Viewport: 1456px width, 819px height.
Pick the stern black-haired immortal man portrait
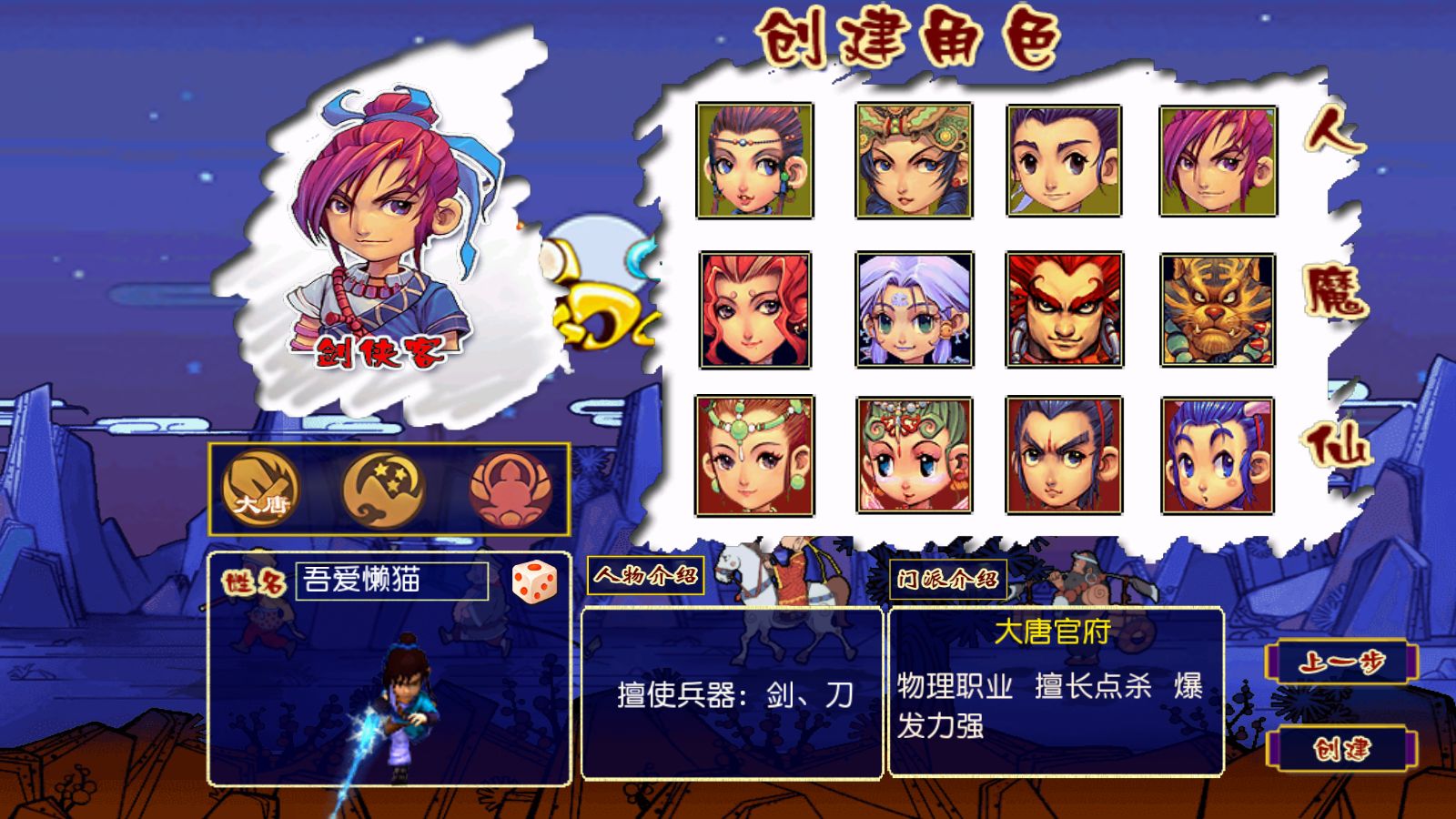click(1064, 456)
